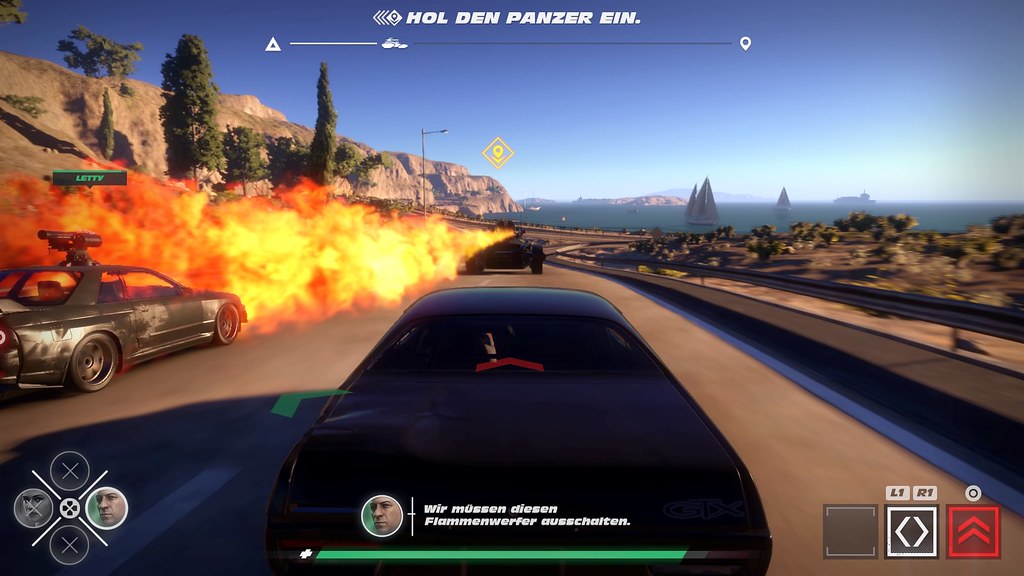This screenshot has height=576, width=1024.
Task: Click the speaker portrait beside the dialogue line
Action: pos(382,516)
